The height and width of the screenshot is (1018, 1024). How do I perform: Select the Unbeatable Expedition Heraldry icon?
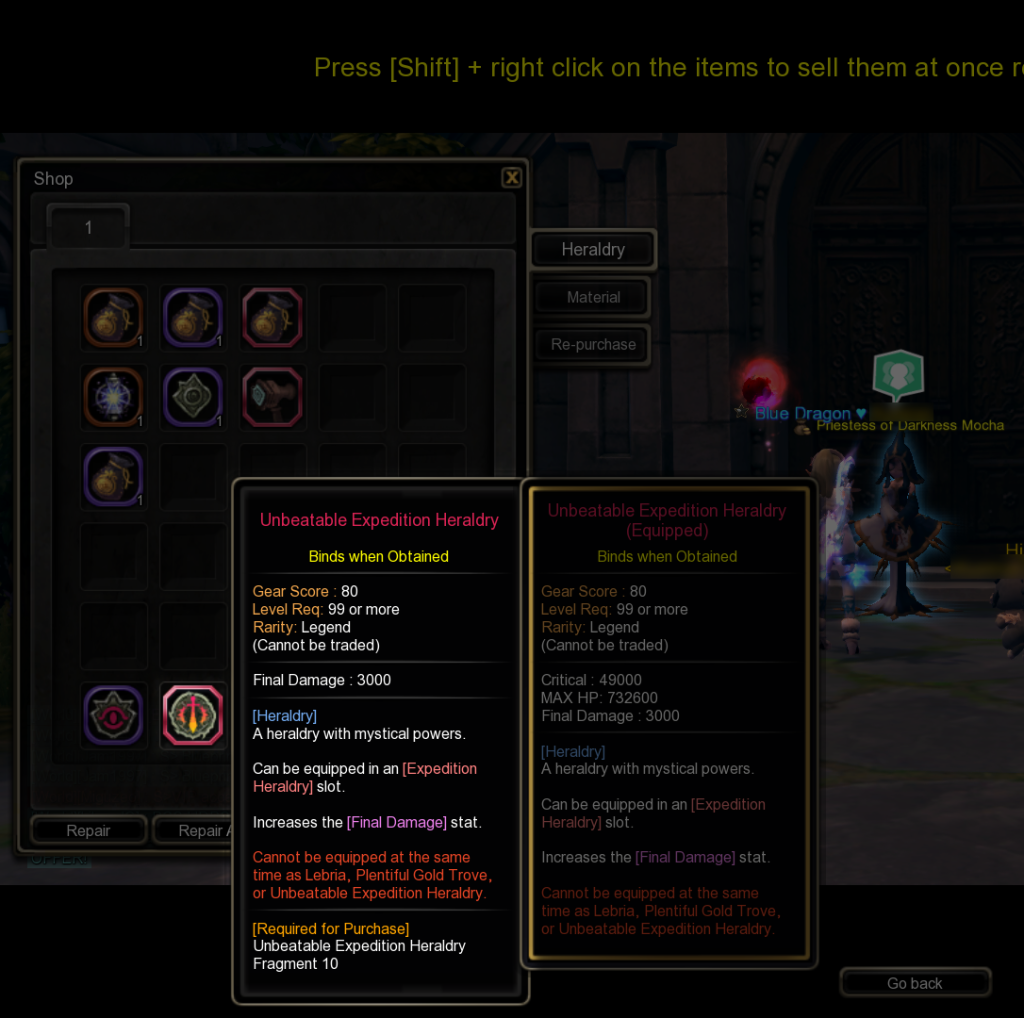click(193, 715)
